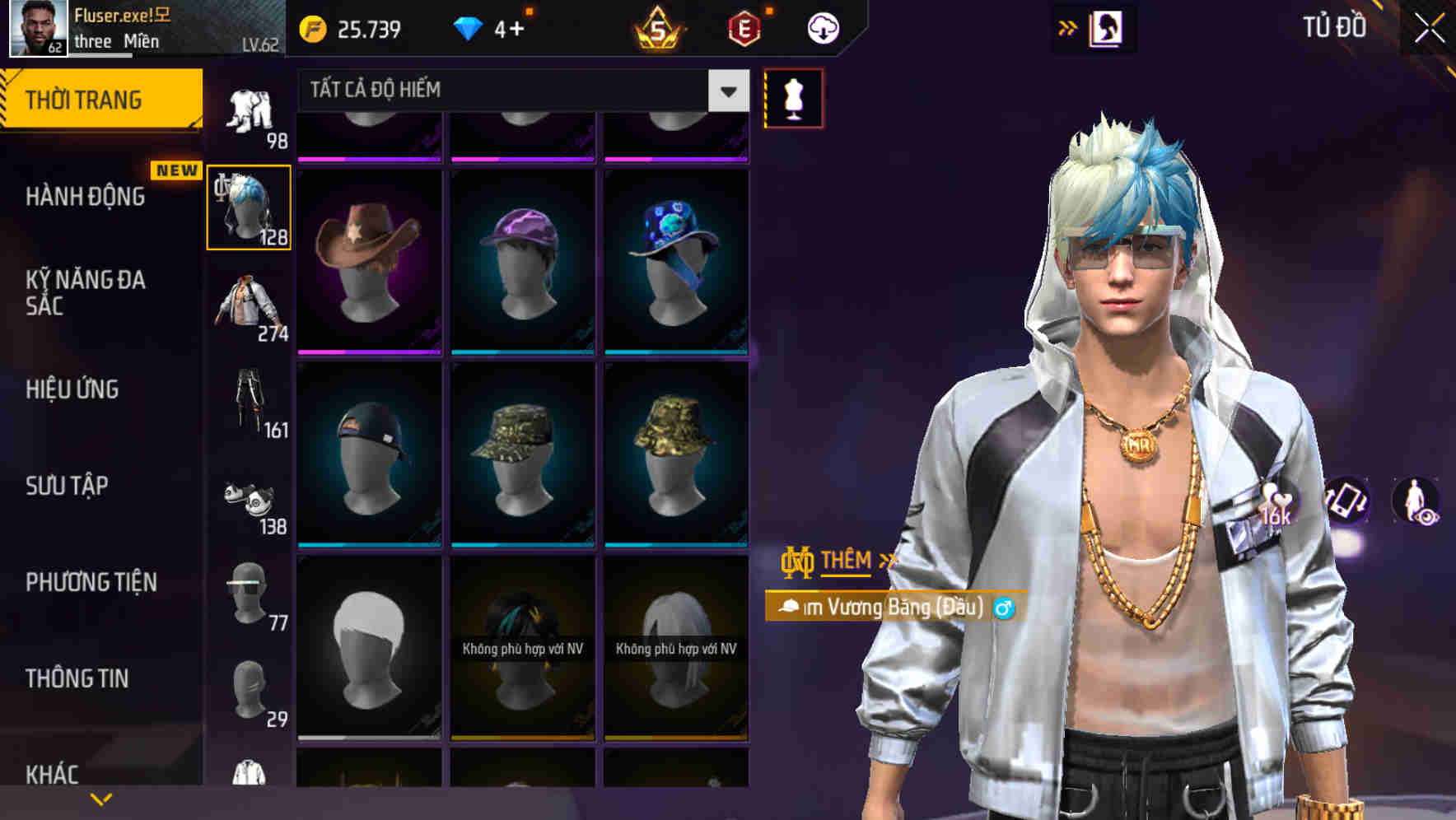Screen dimensions: 1456x820
Task: Tap the cloud download icon in the top bar
Action: (823, 27)
